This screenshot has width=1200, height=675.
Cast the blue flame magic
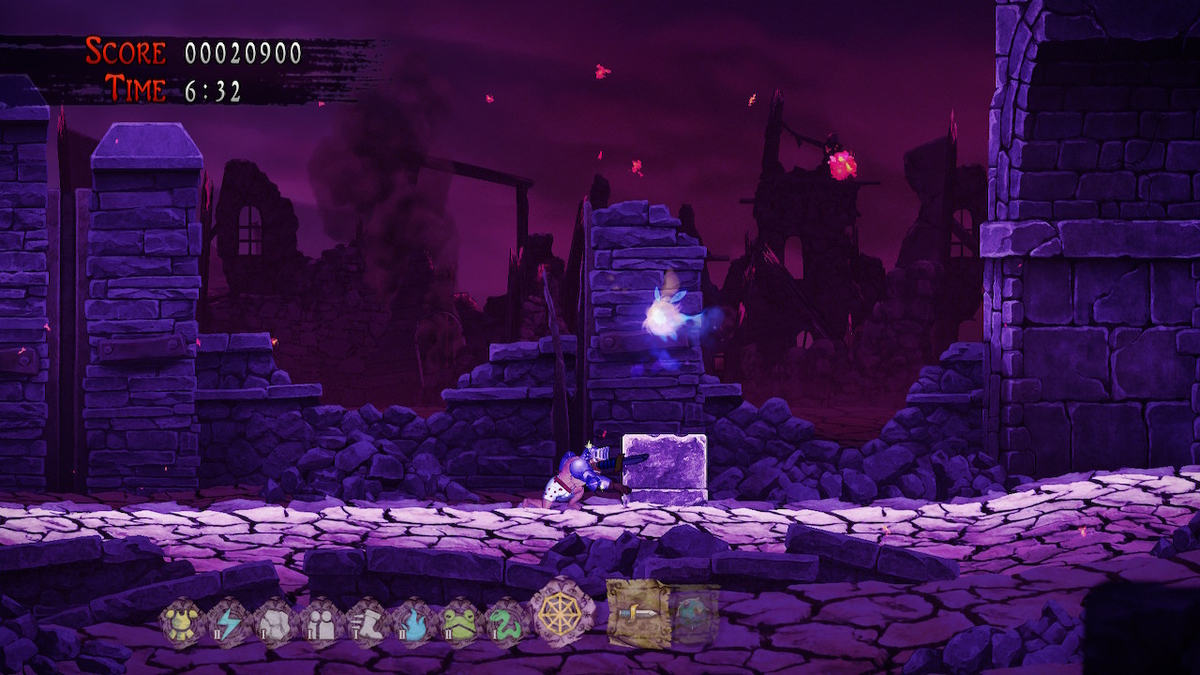[x=413, y=621]
